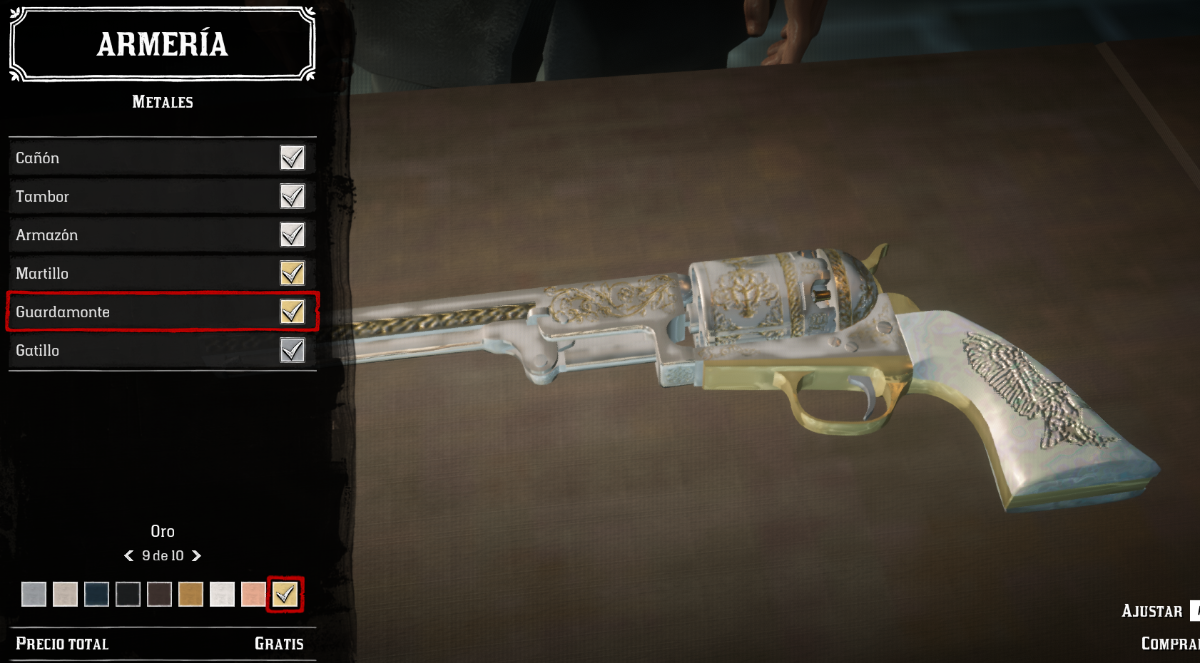Go to the previous metal with left arrow

pyautogui.click(x=129, y=555)
